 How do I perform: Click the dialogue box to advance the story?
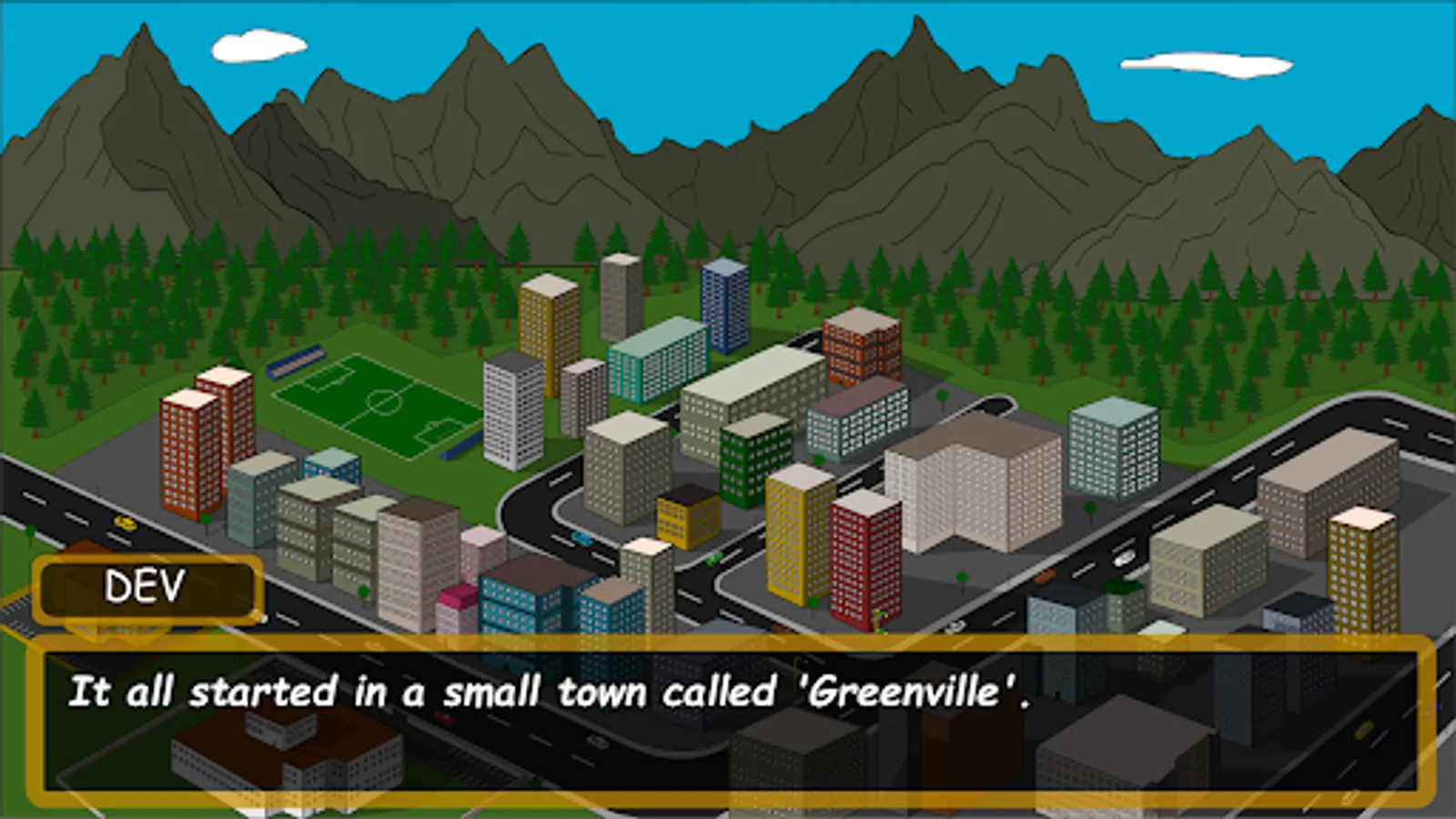[728, 719]
